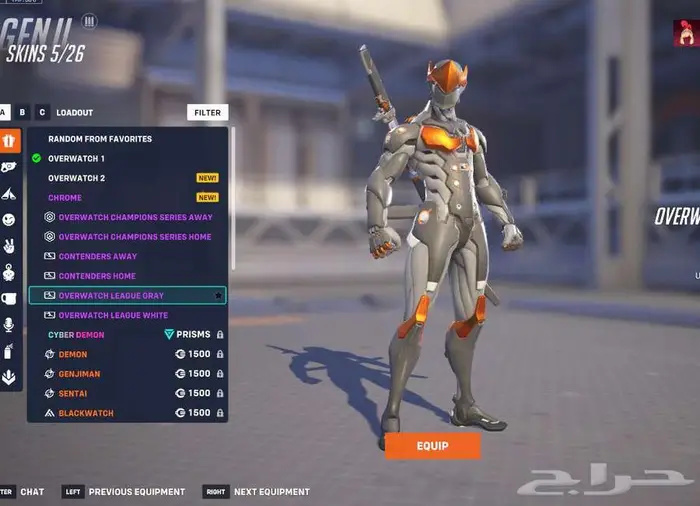The height and width of the screenshot is (506, 700).
Task: Switch to loadout B
Action: 23,113
